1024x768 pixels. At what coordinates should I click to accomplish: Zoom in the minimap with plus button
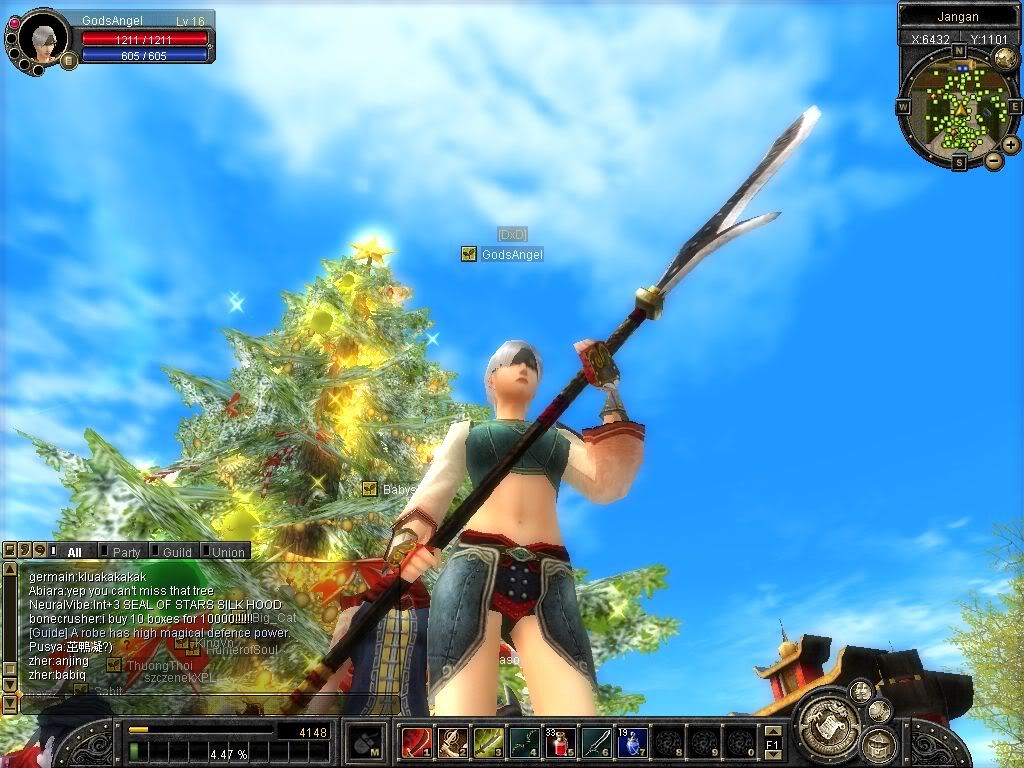click(x=1011, y=145)
